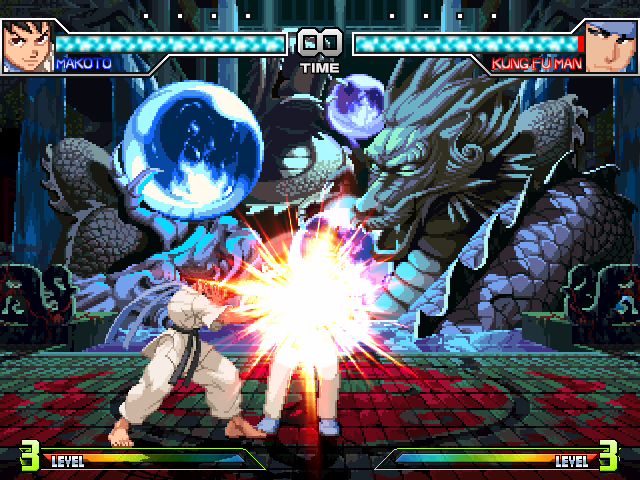The image size is (640, 480).
Task: Select the Kung Fu Man portrait
Action: [612, 46]
